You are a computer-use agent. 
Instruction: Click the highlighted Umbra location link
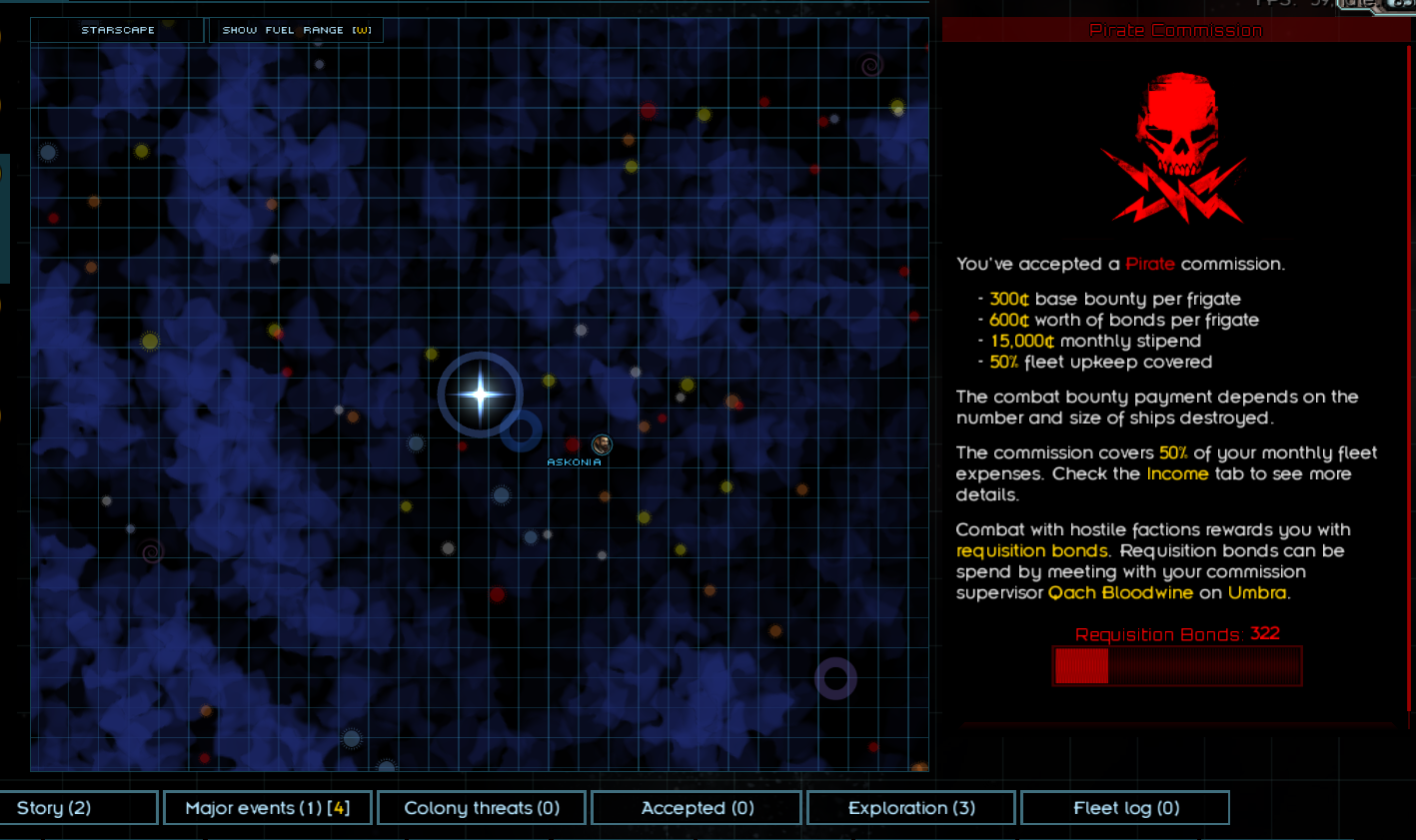point(1256,593)
